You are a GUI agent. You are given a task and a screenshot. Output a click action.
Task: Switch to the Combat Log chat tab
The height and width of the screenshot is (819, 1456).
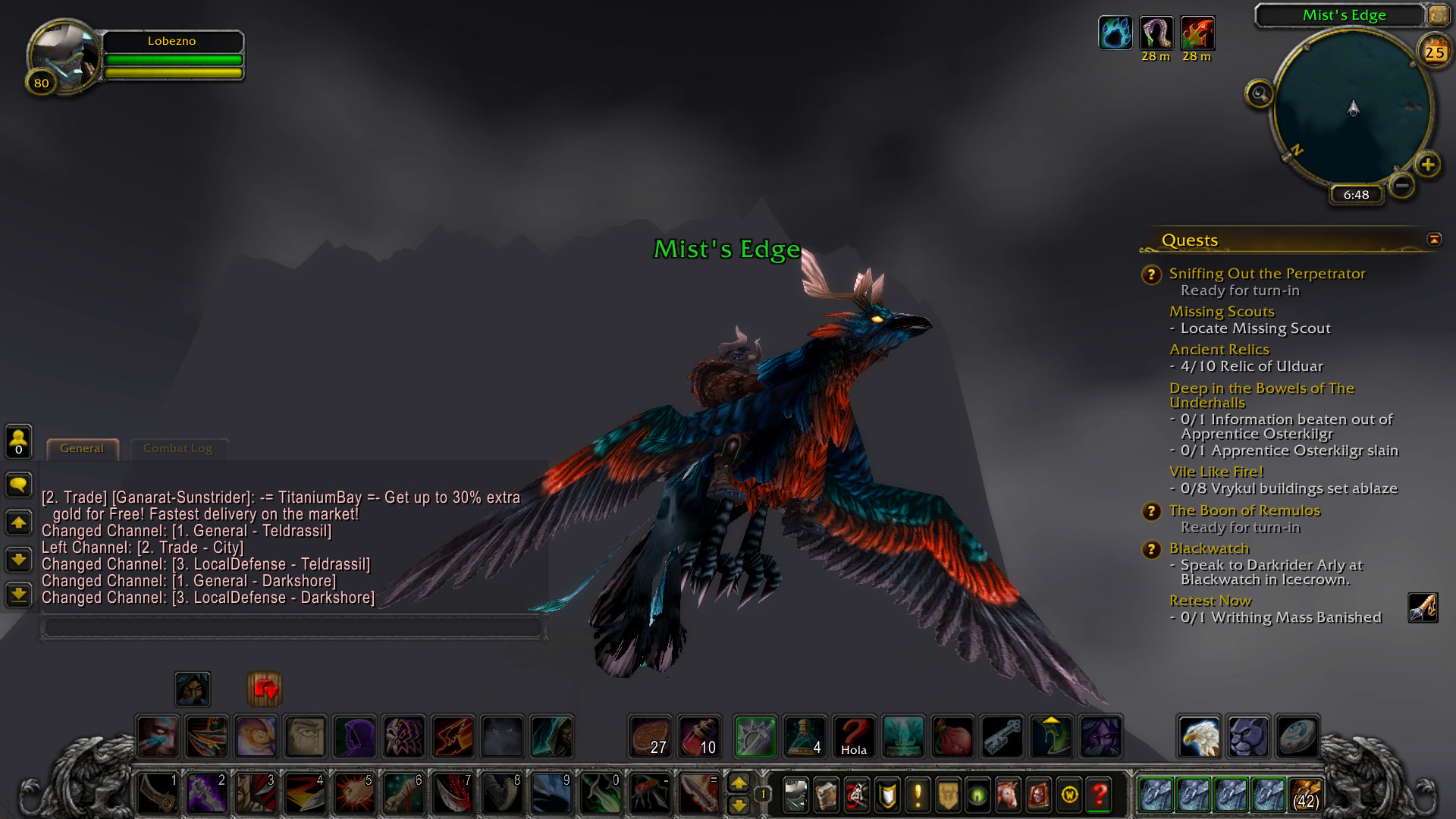(x=177, y=448)
